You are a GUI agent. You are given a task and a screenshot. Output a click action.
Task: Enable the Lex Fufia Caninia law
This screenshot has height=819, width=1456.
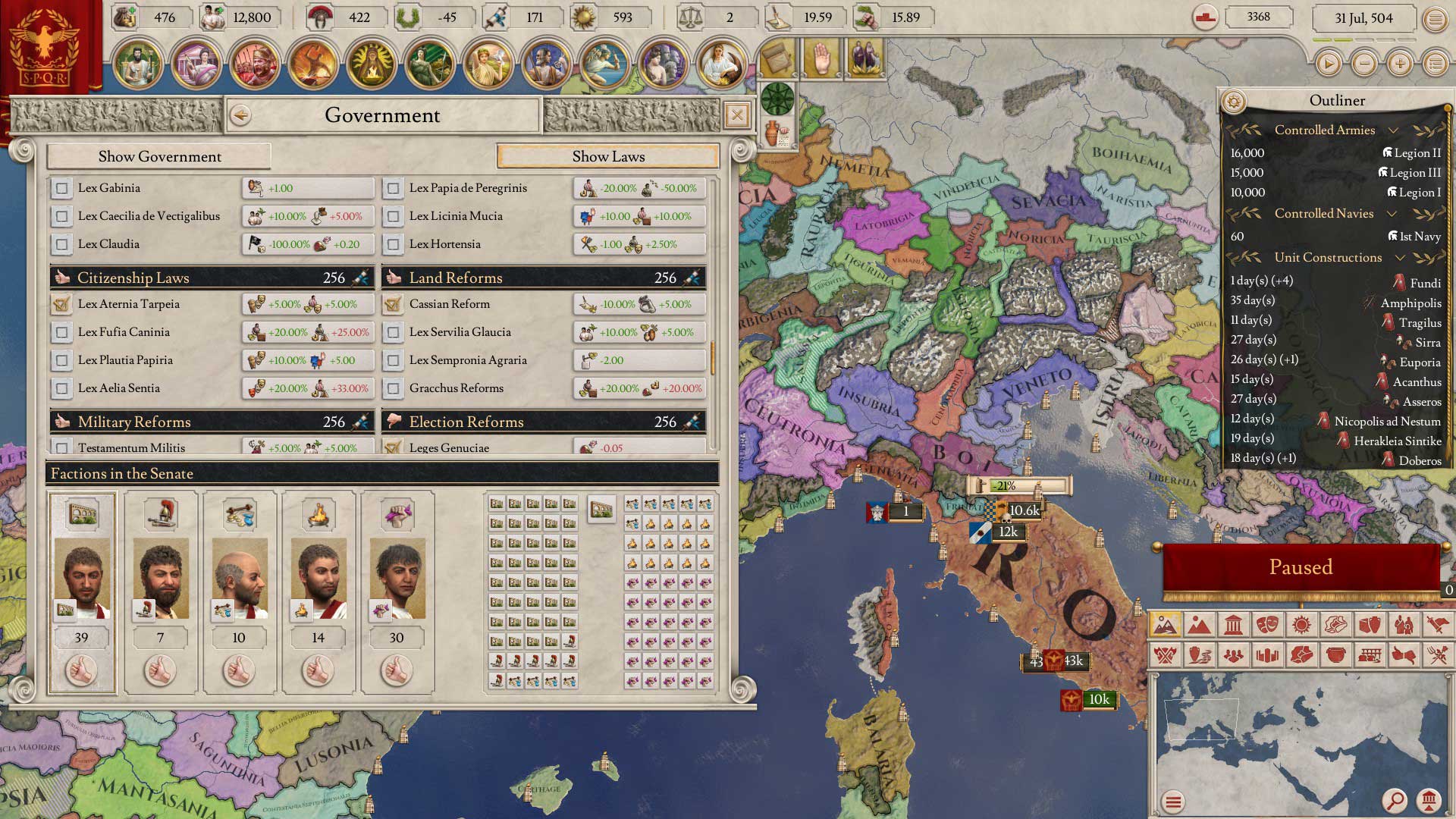(62, 332)
